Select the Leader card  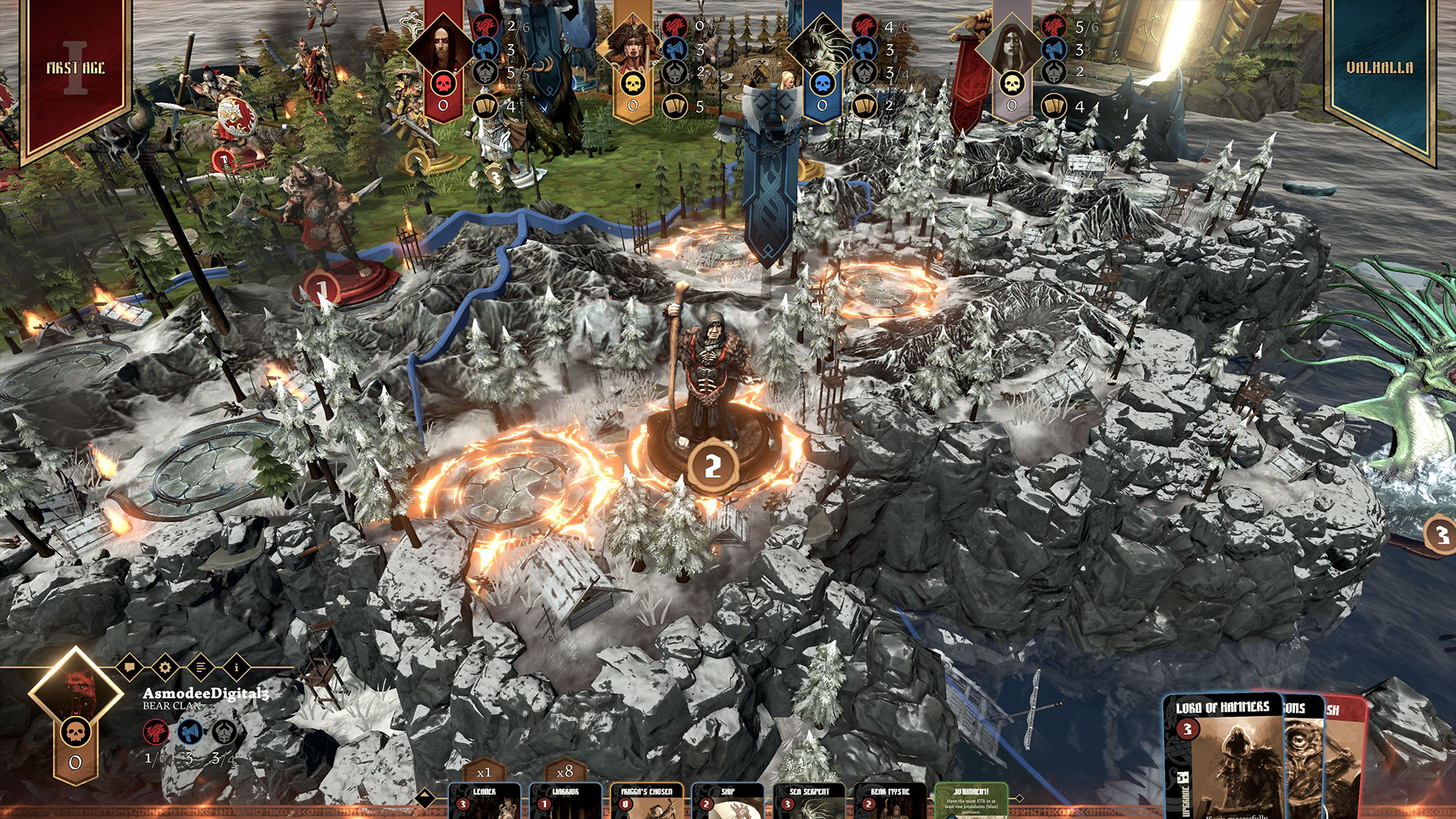point(484,801)
